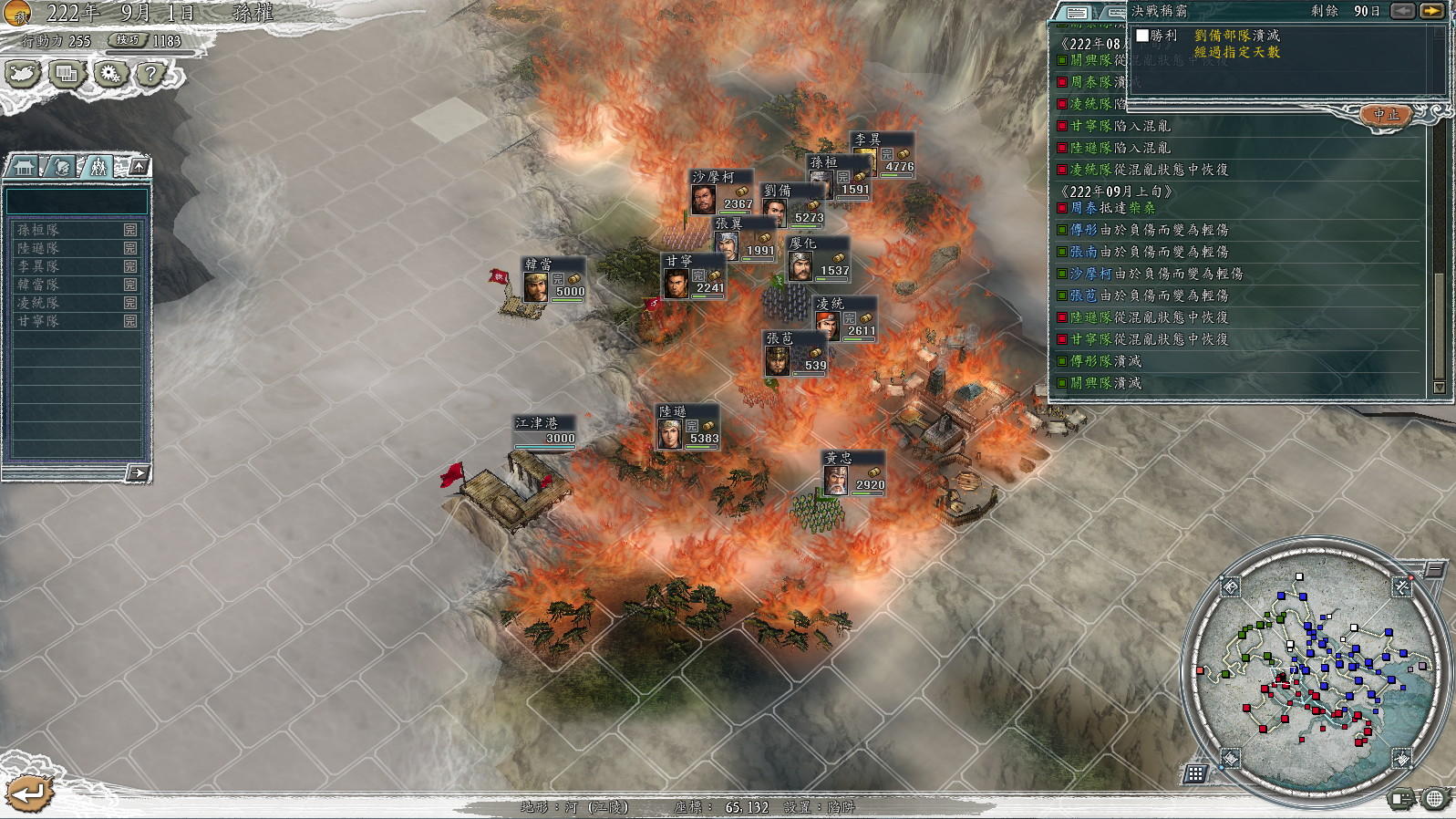Screen dimensions: 1456x819
Task: Open the globe icon button
Action: click(1434, 799)
